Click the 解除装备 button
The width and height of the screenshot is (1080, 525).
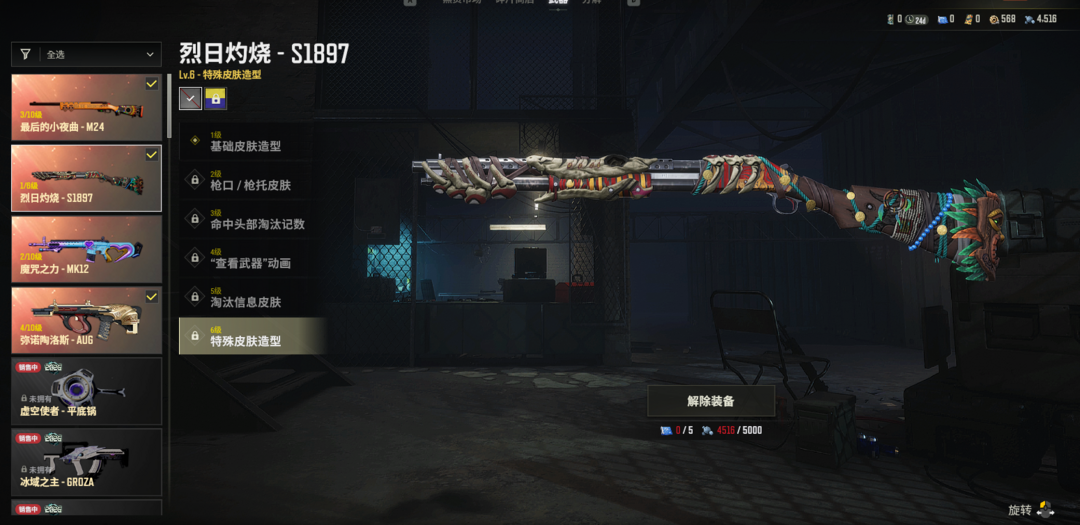pyautogui.click(x=711, y=401)
